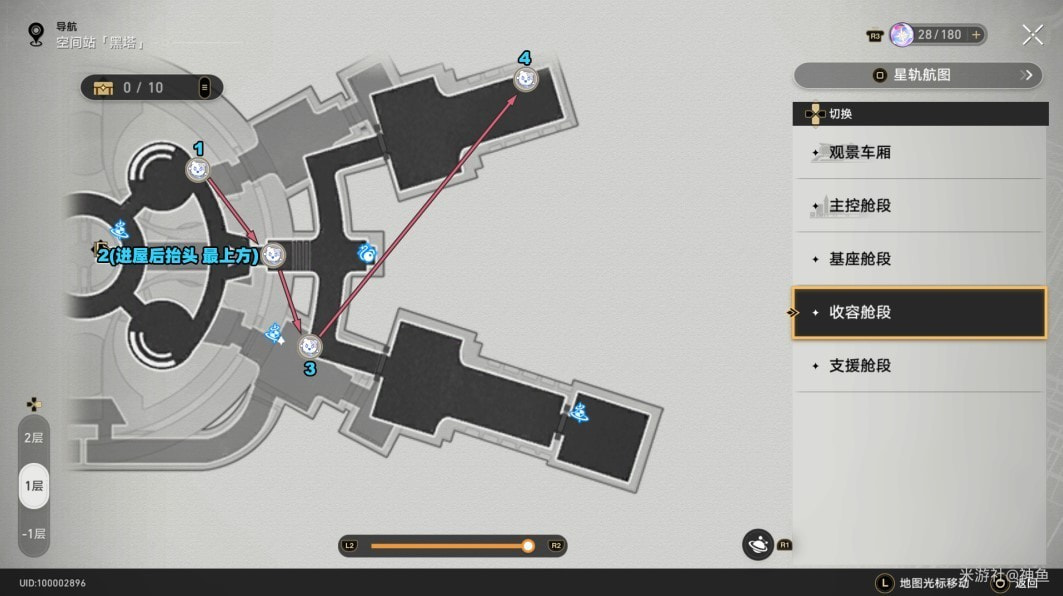Select the 观景车厢 area entry
The height and width of the screenshot is (596, 1063).
click(x=918, y=153)
